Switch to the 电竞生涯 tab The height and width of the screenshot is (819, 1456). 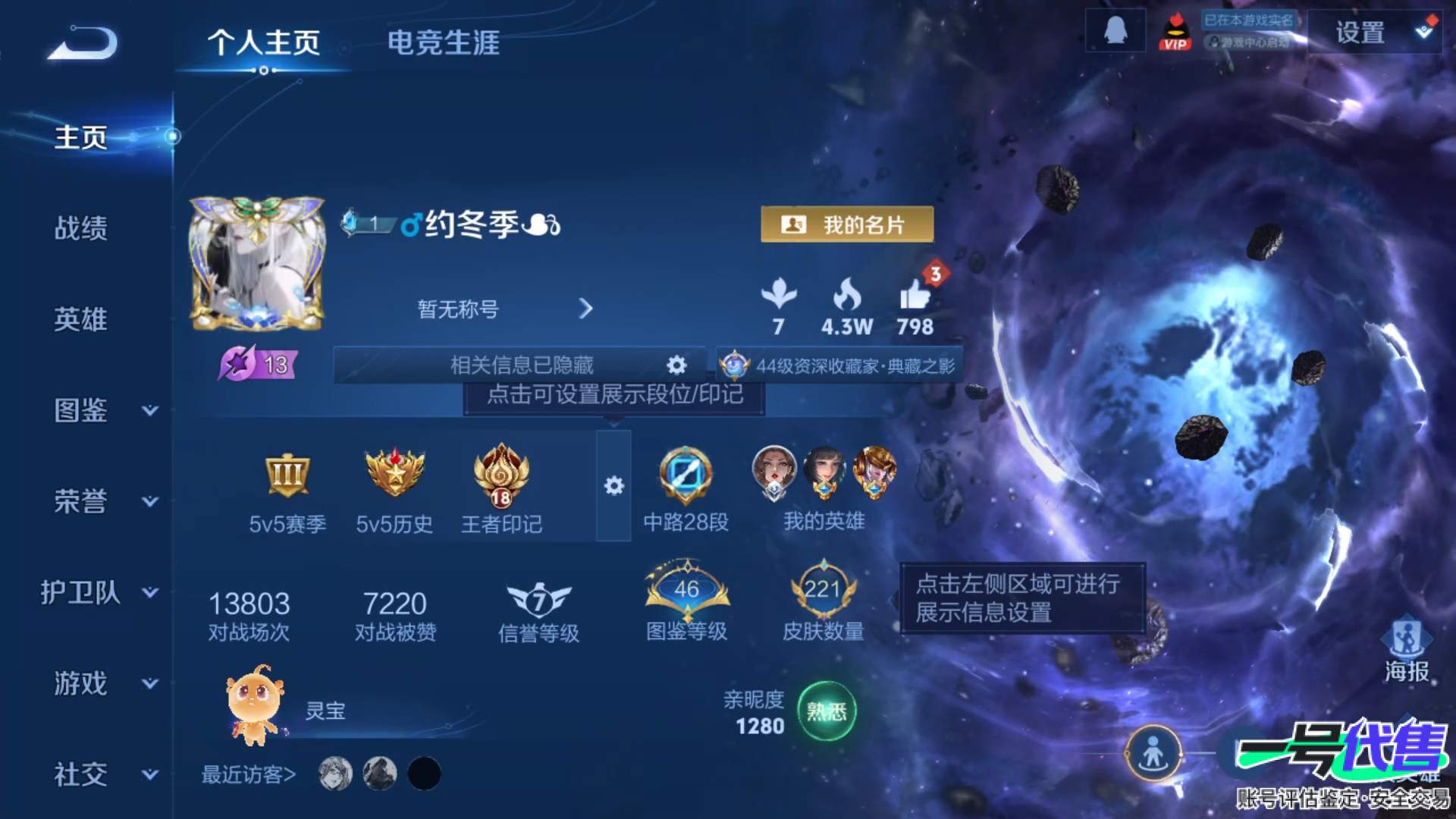click(x=443, y=44)
